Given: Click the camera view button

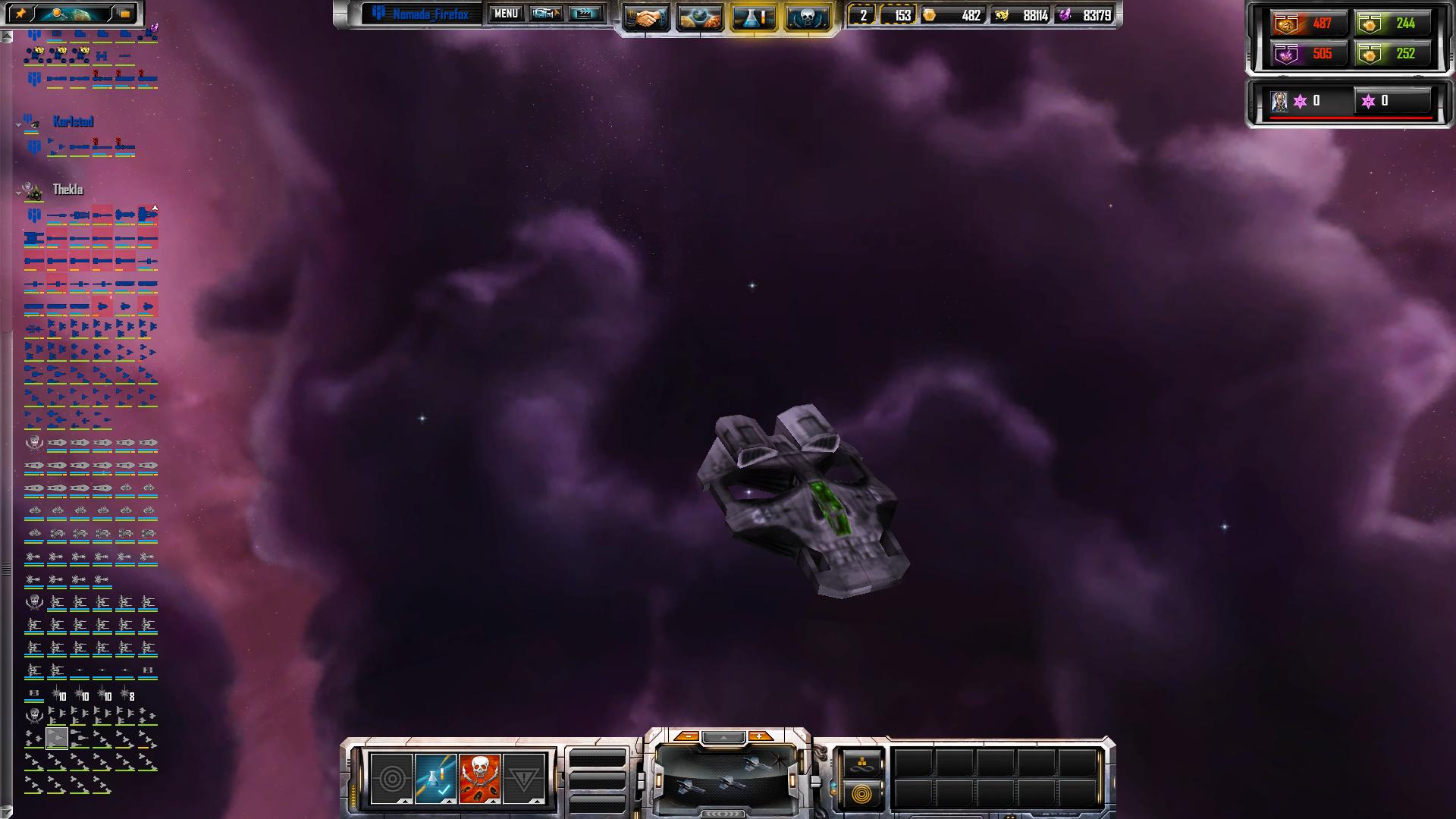Looking at the screenshot, I should click(546, 14).
